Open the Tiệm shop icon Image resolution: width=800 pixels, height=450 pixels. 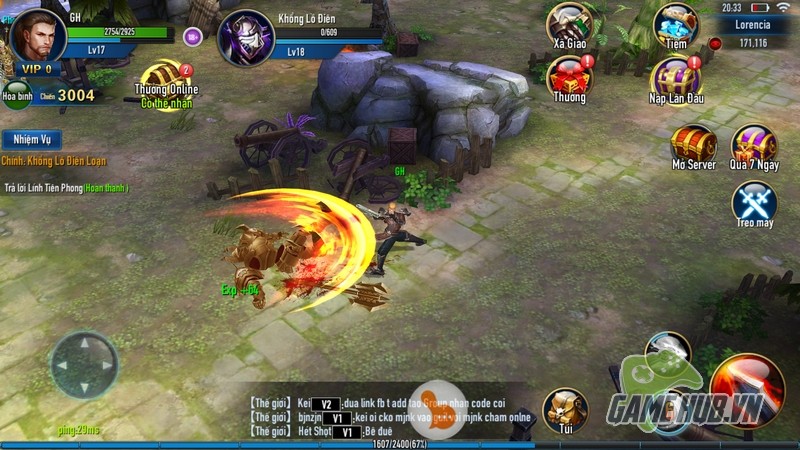click(676, 25)
